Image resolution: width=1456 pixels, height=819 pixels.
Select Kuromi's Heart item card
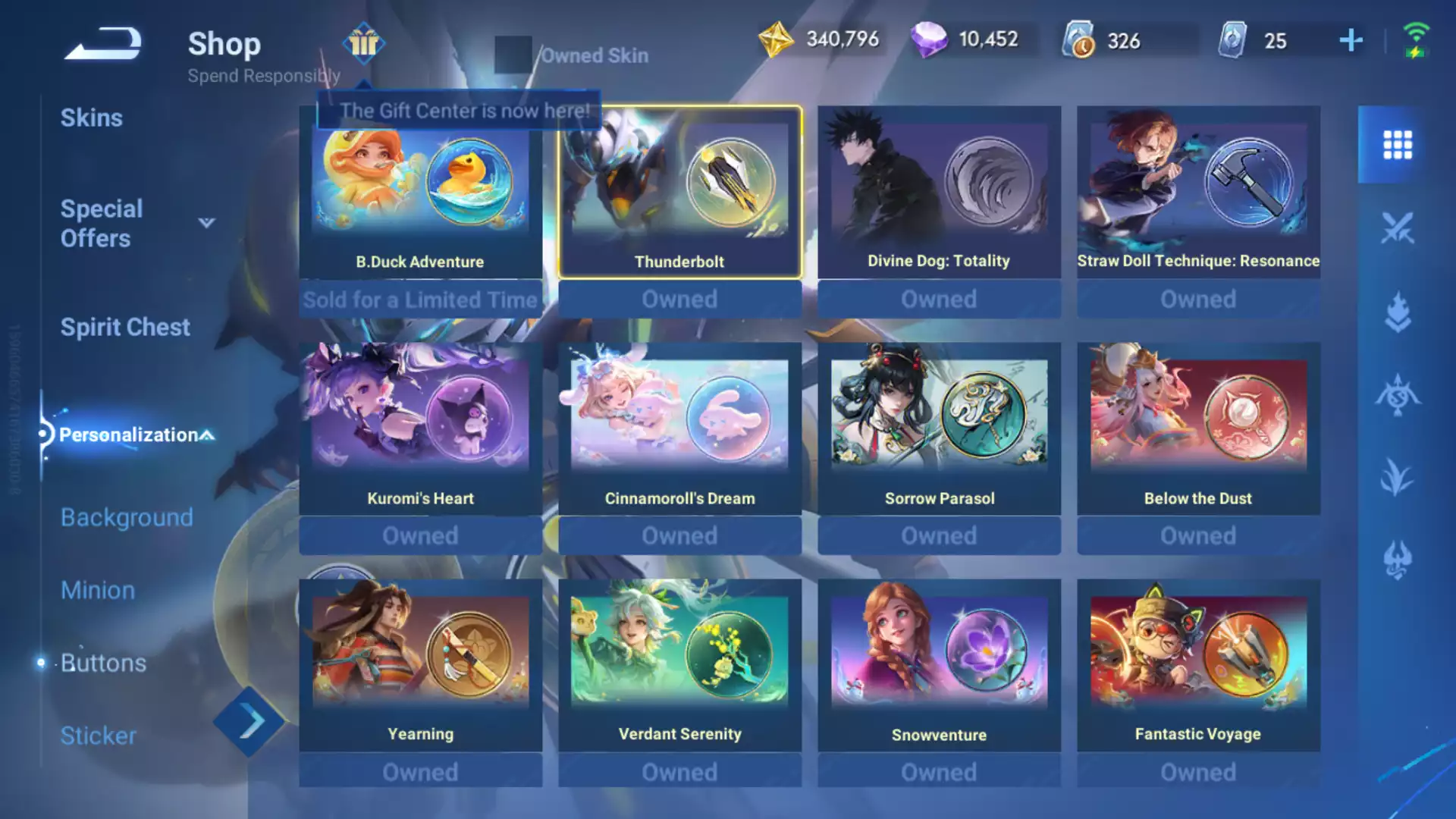click(x=420, y=428)
